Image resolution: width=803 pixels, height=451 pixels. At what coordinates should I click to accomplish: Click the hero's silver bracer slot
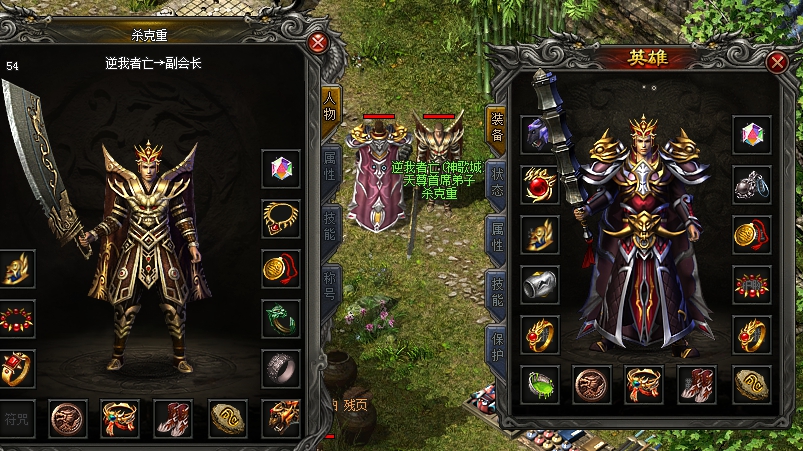[540, 284]
